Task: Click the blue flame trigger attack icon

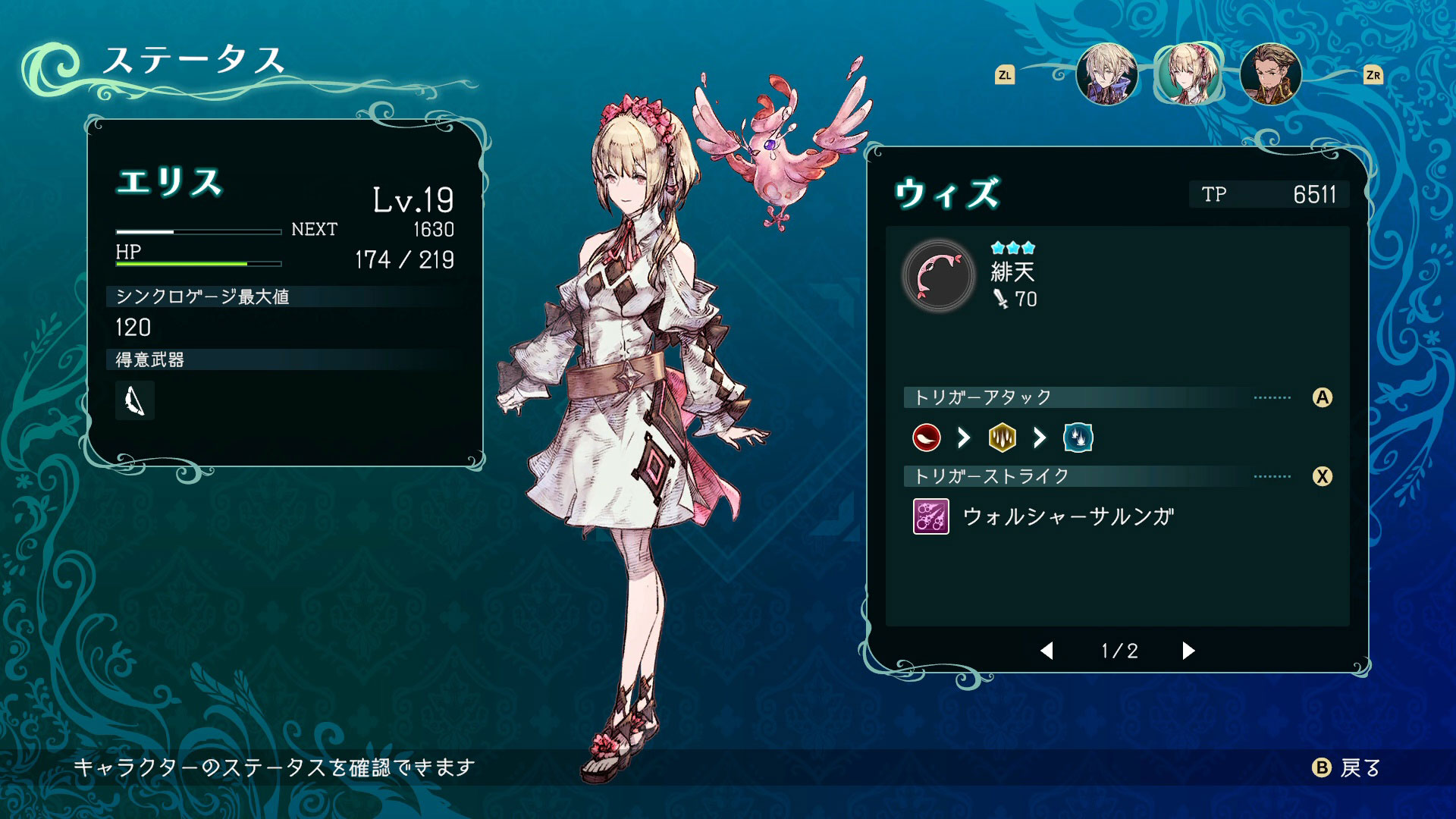Action: pos(1078,438)
